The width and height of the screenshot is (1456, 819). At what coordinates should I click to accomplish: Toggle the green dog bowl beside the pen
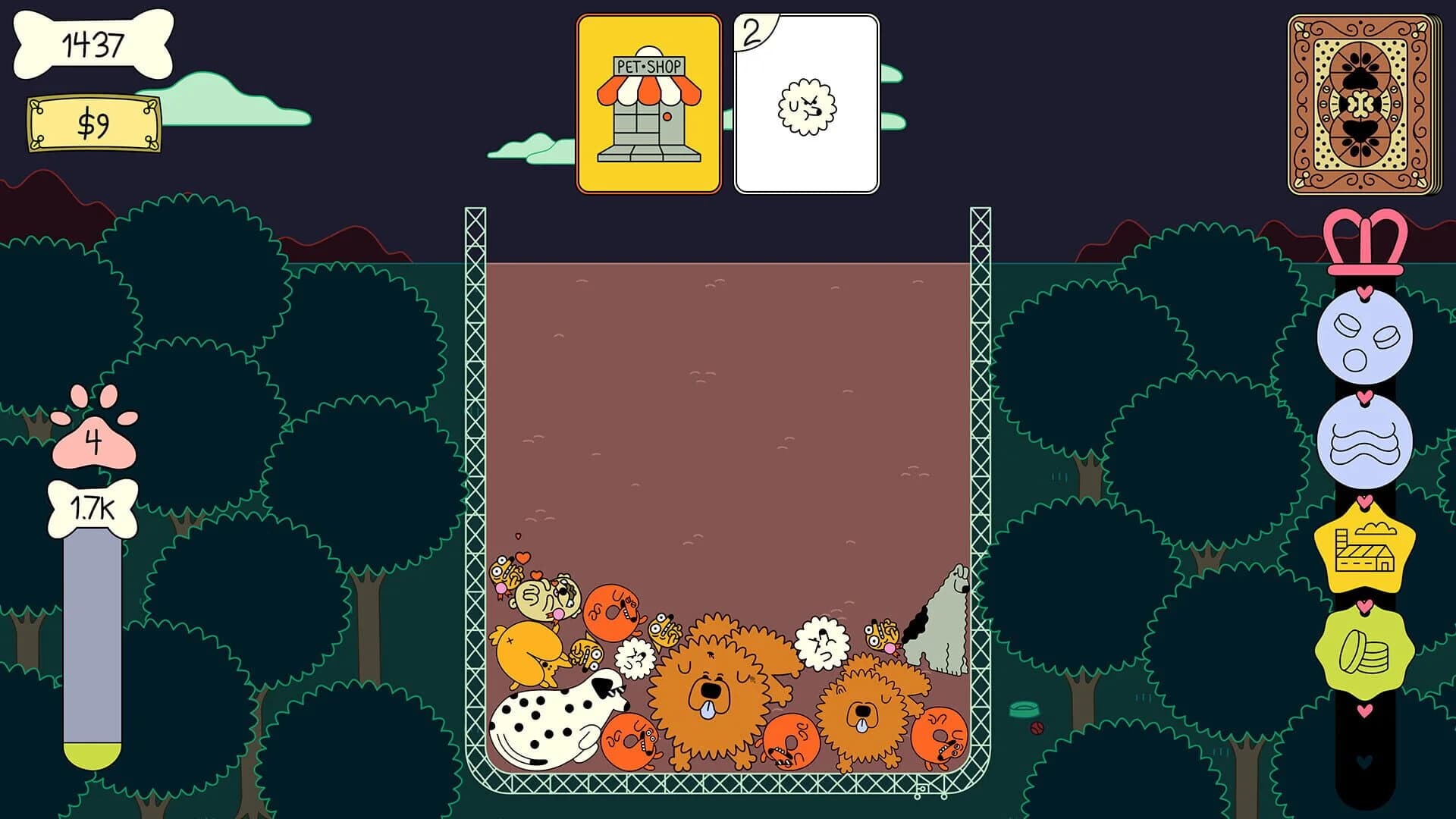[1023, 708]
